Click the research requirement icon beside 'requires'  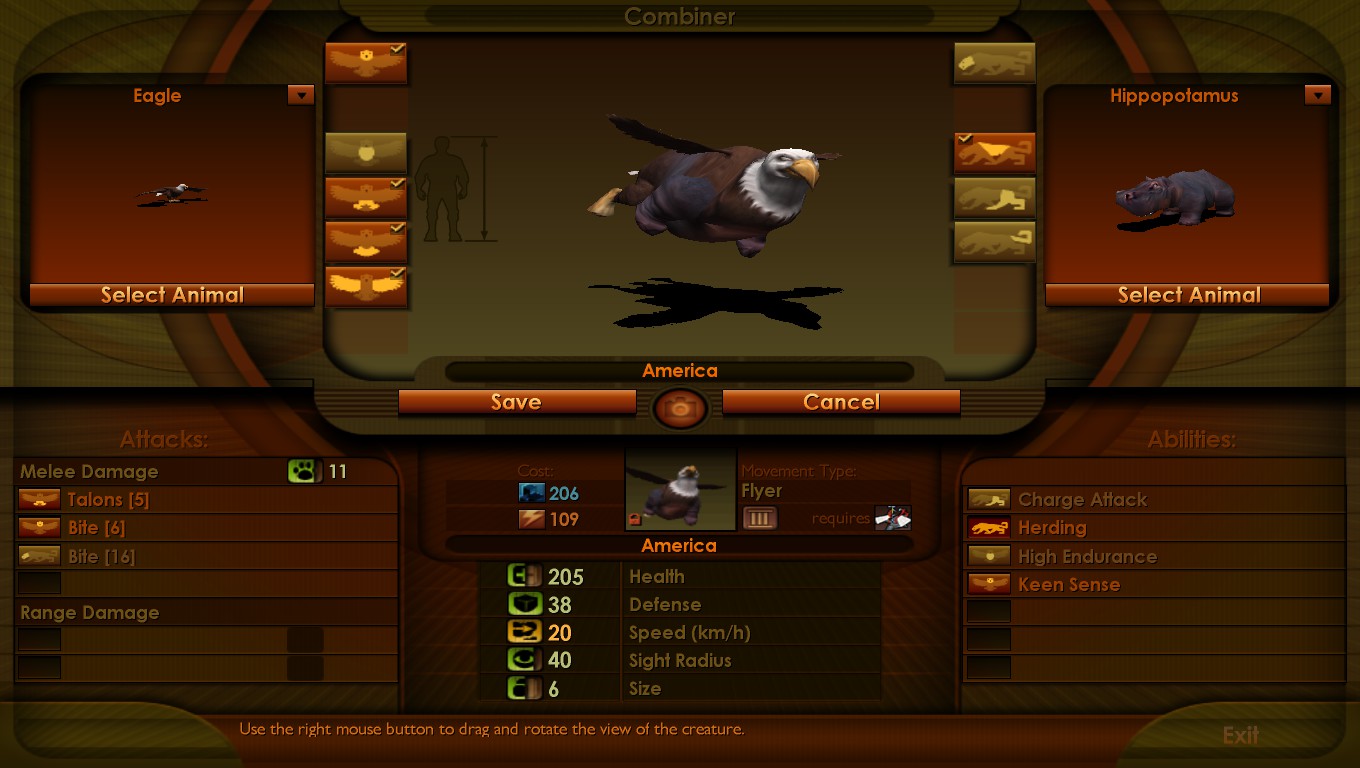coord(892,519)
